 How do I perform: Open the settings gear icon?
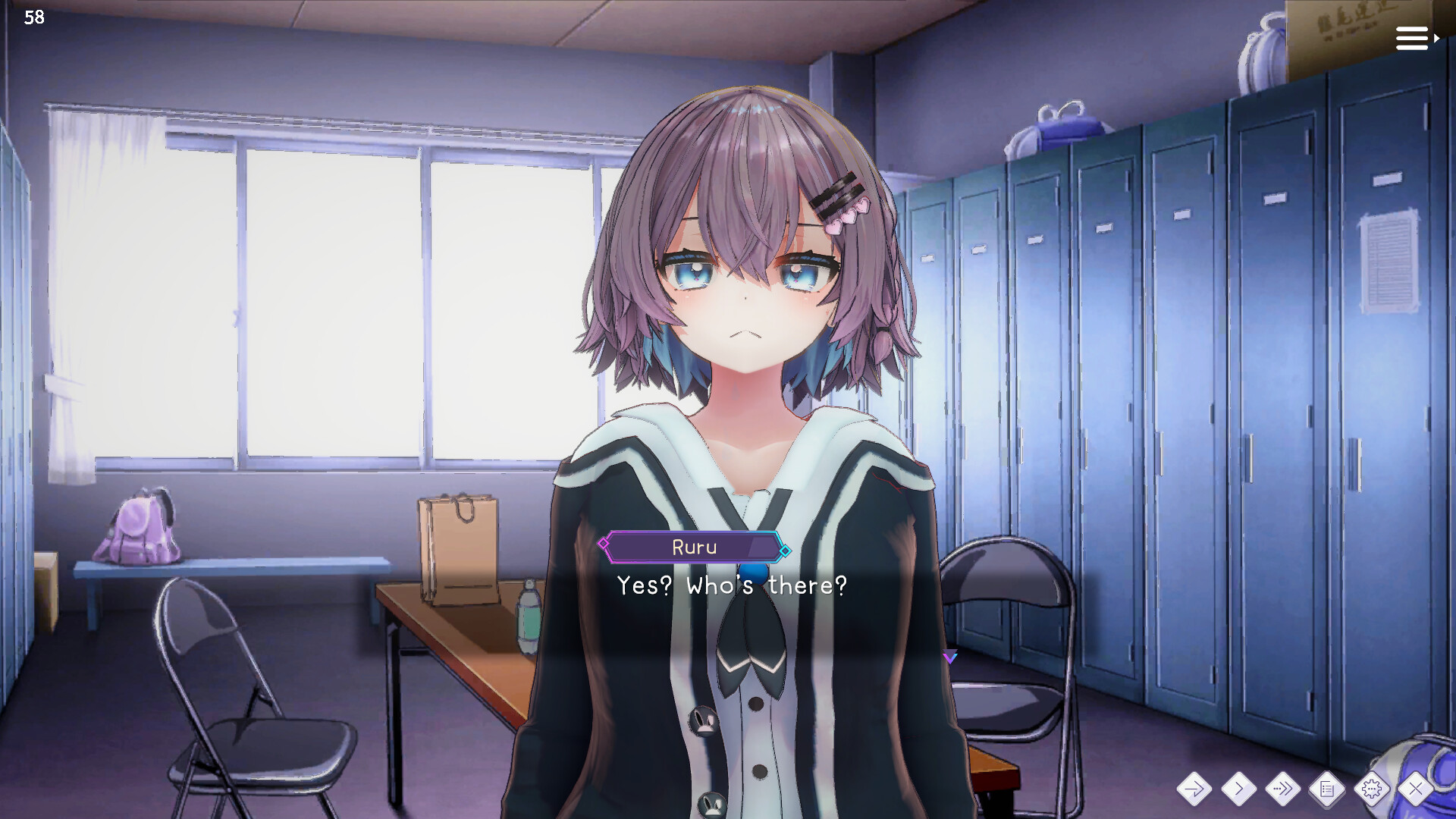[1372, 789]
